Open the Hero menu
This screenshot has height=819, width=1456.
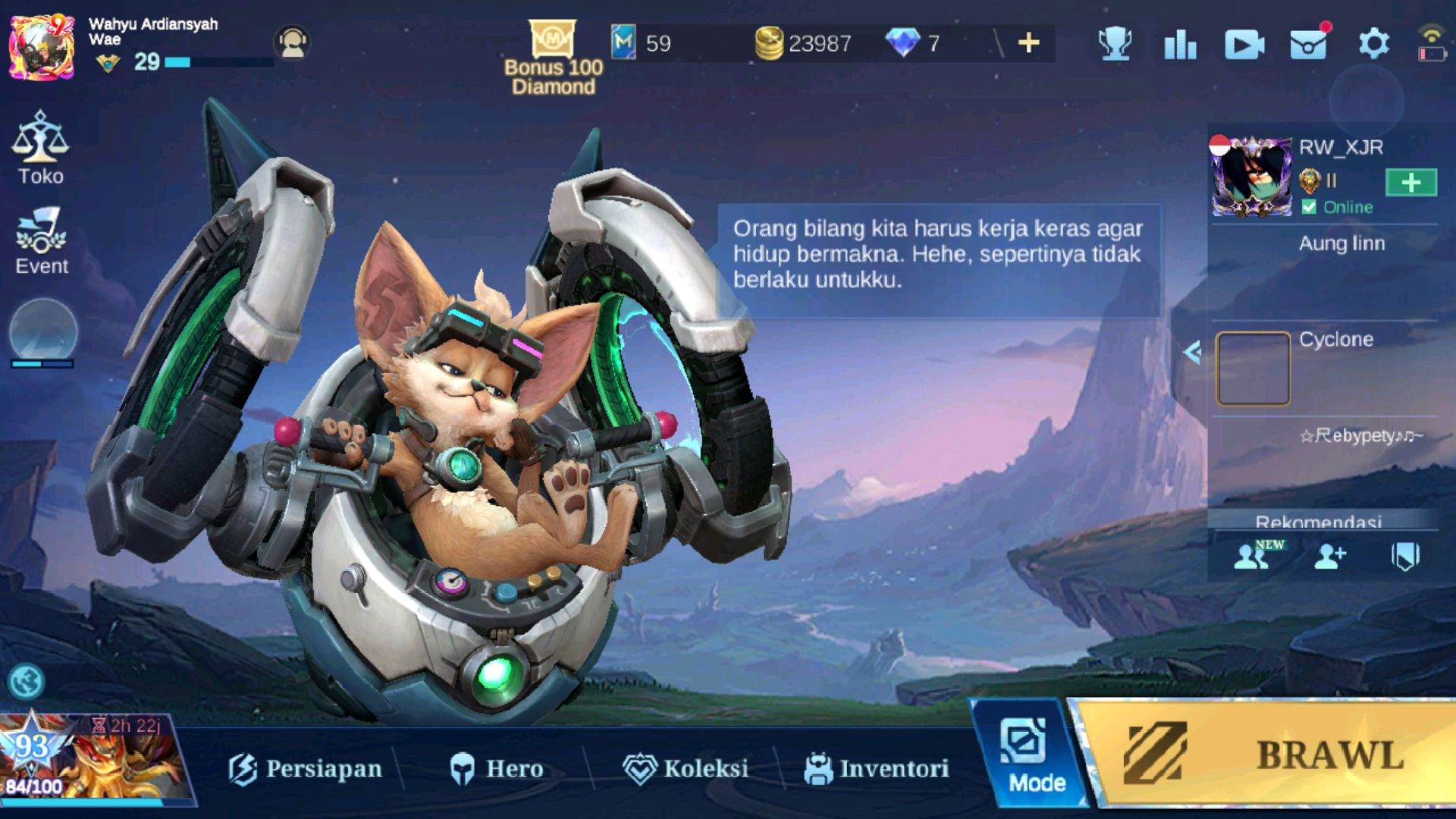coord(497,768)
